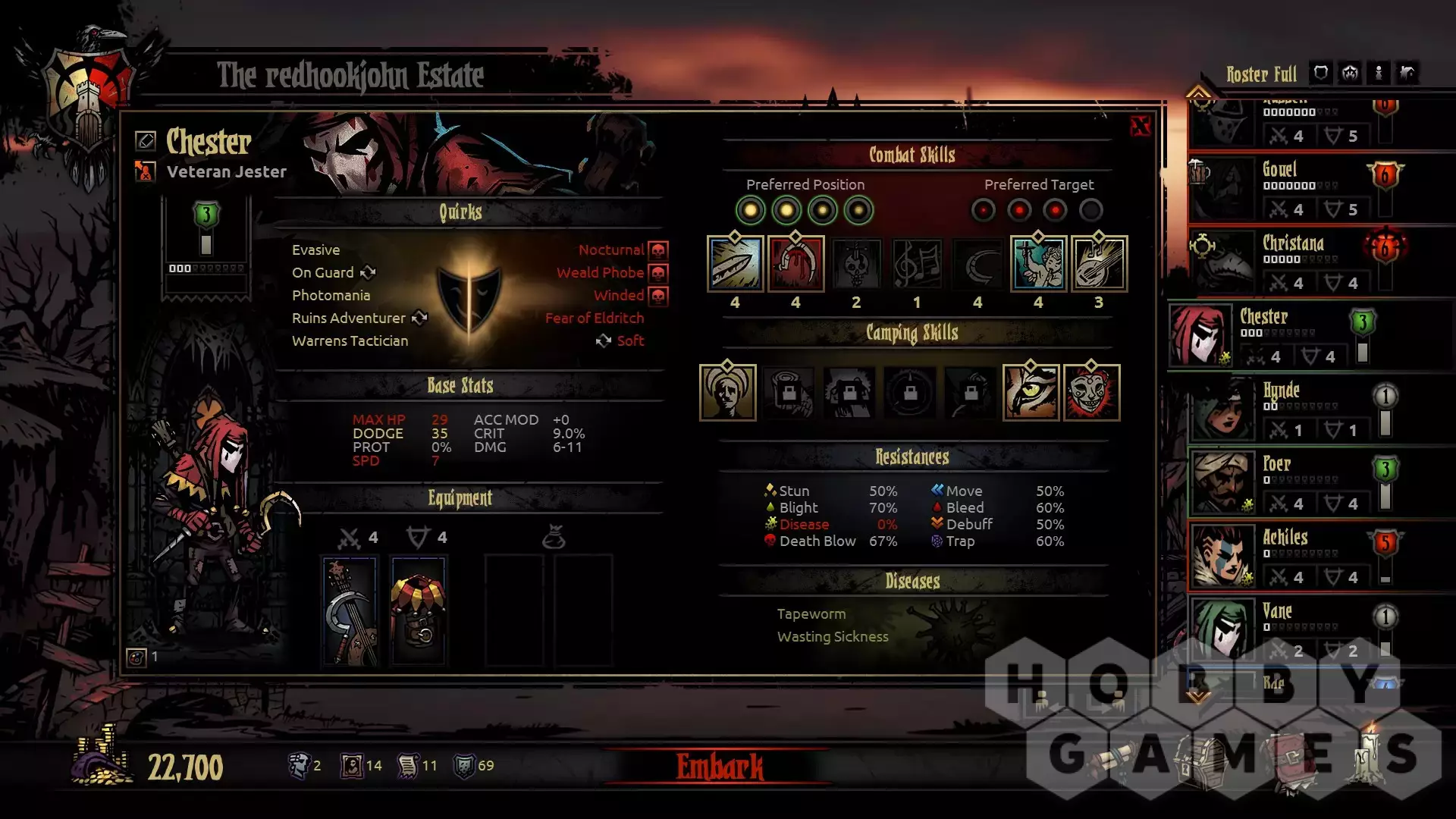Screen dimensions: 1456x819
Task: Select the sickle and lute weapon slot
Action: [350, 611]
